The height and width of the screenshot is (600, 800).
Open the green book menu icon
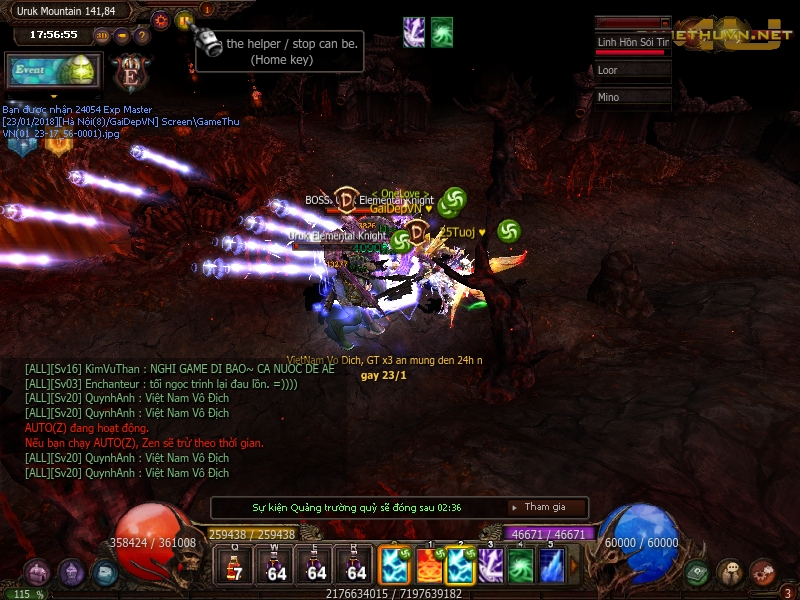click(698, 573)
